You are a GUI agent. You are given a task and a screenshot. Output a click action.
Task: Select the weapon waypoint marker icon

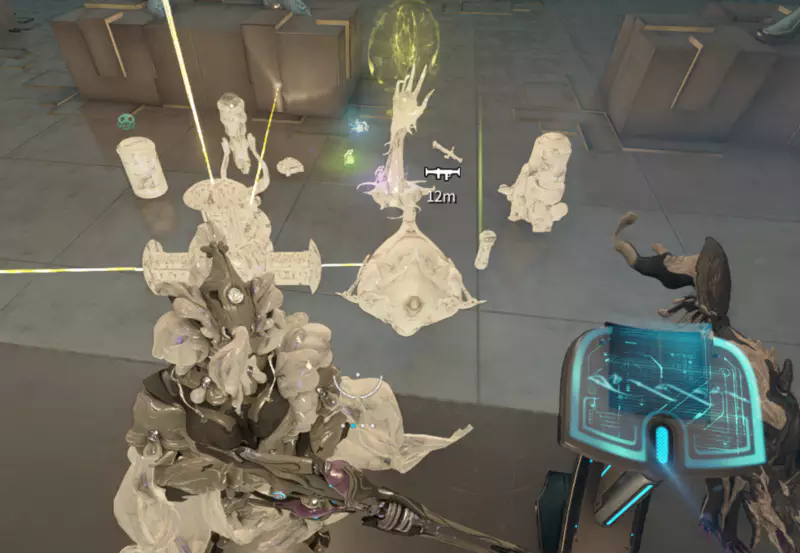pos(441,174)
